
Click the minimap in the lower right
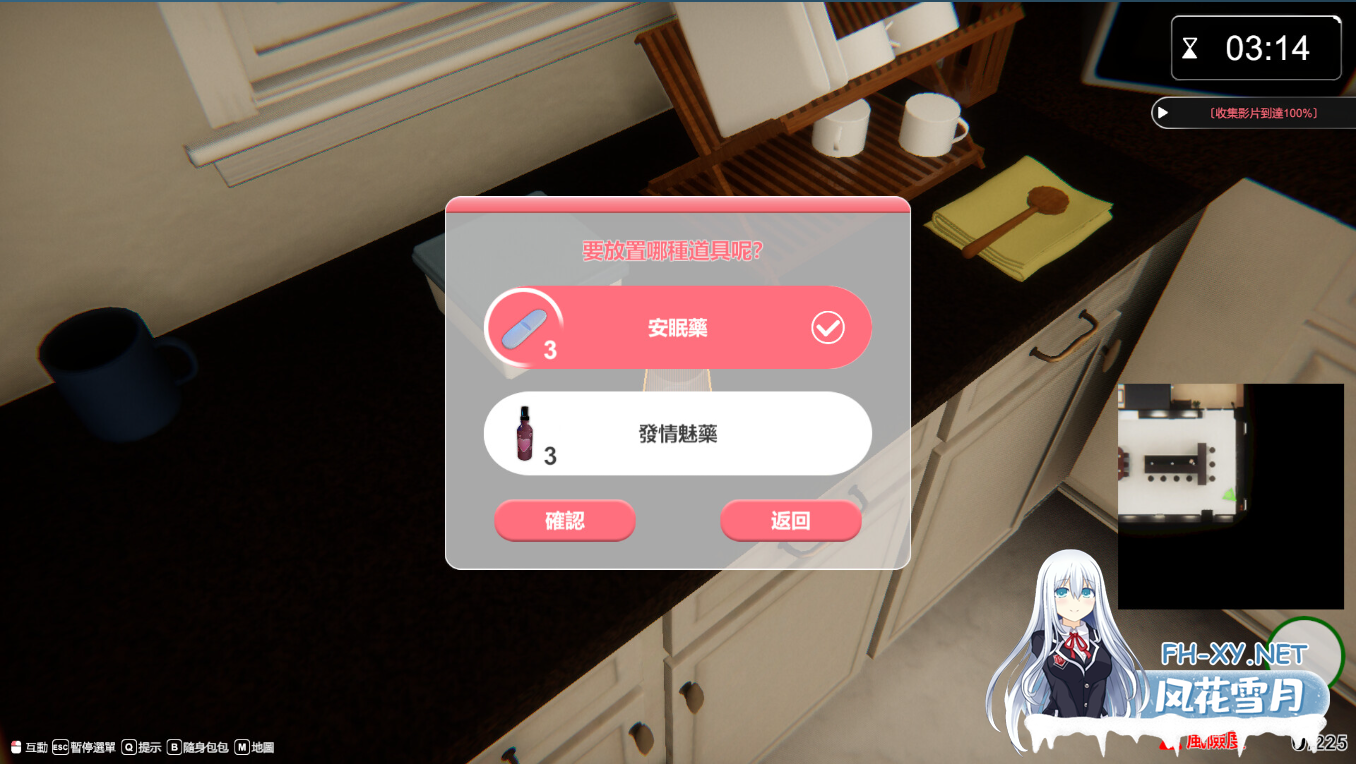(x=1230, y=493)
